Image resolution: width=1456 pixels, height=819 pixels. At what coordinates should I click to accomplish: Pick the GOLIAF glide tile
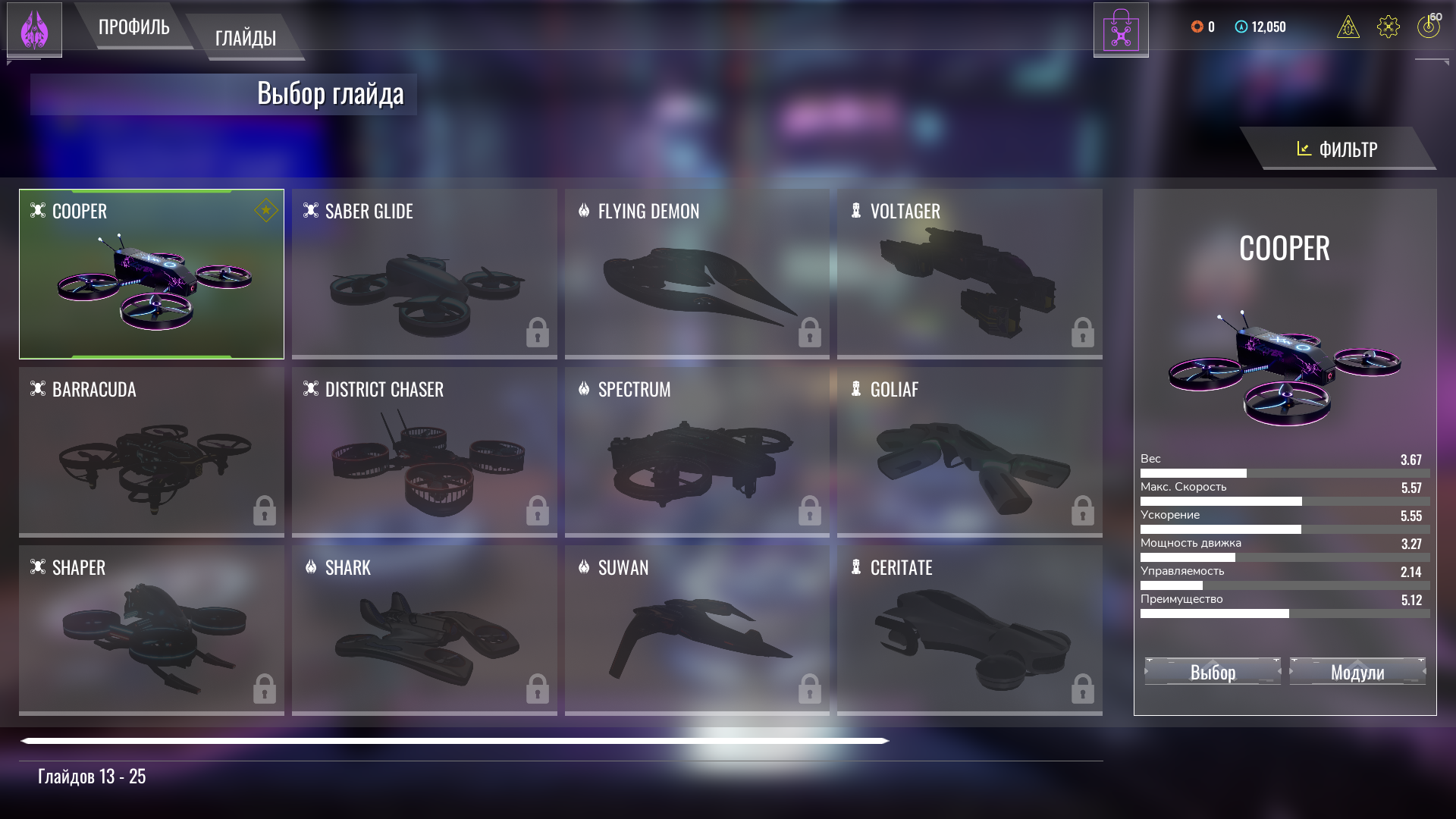tap(969, 452)
